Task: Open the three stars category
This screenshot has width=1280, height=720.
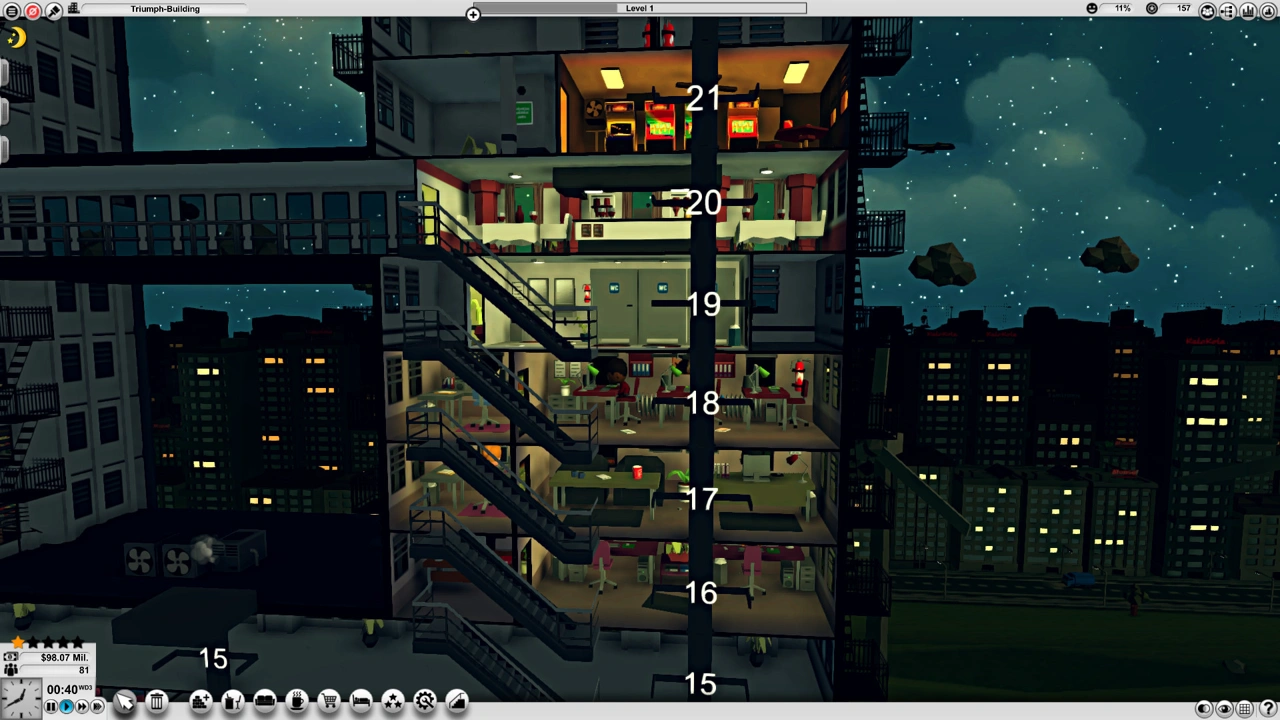Action: (x=393, y=701)
